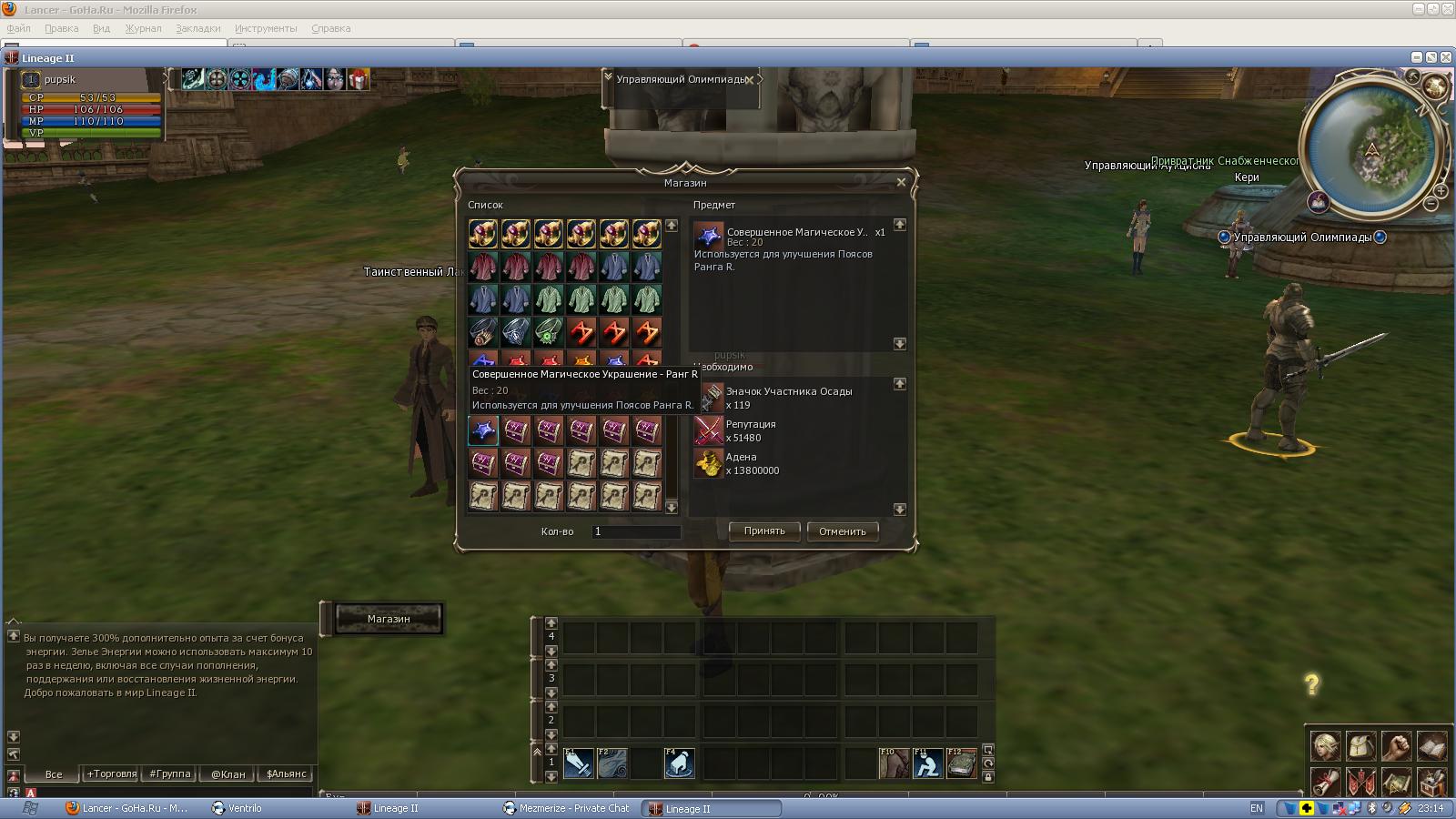This screenshot has height=819, width=1456.
Task: Select the highlighted blue star ornament item
Action: (x=483, y=430)
